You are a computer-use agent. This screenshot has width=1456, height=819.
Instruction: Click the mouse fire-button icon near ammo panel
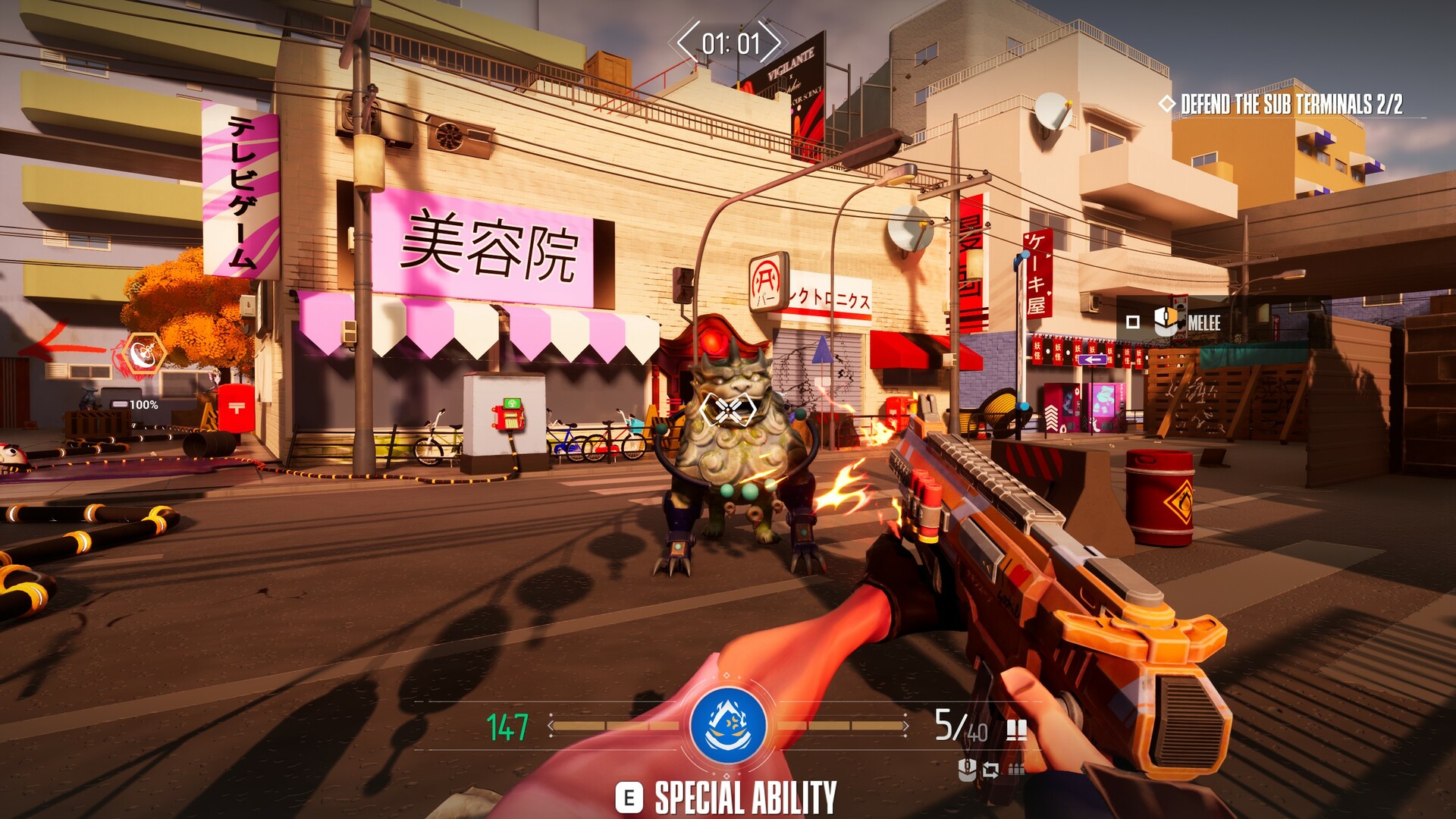[967, 770]
